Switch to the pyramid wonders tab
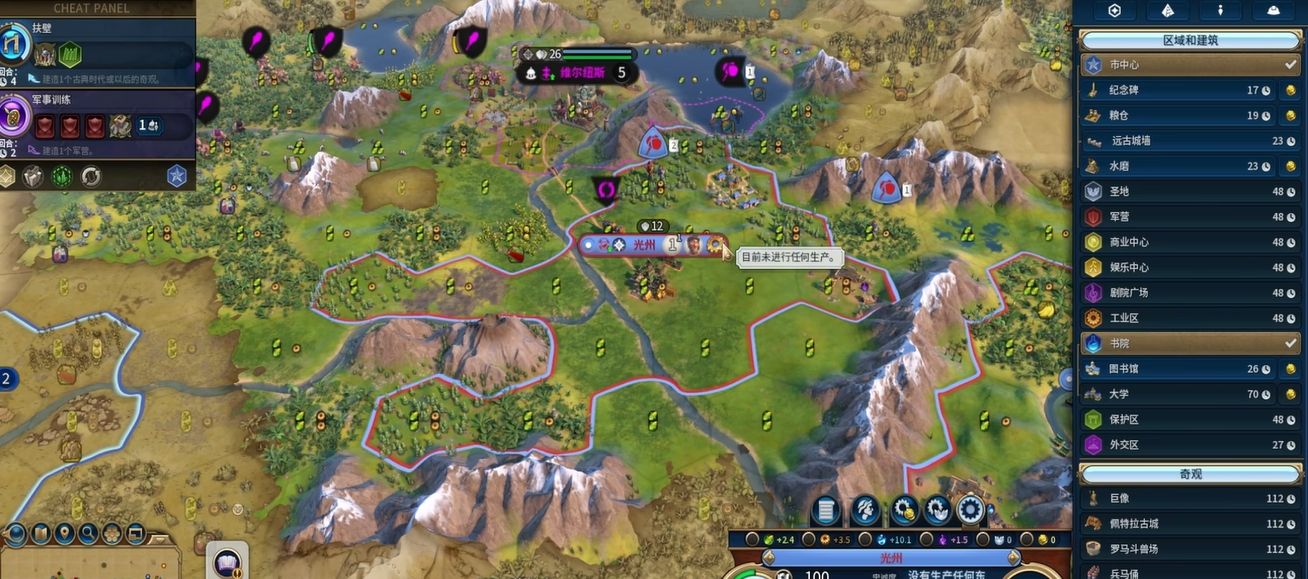The height and width of the screenshot is (579, 1308). pyautogui.click(x=1166, y=10)
